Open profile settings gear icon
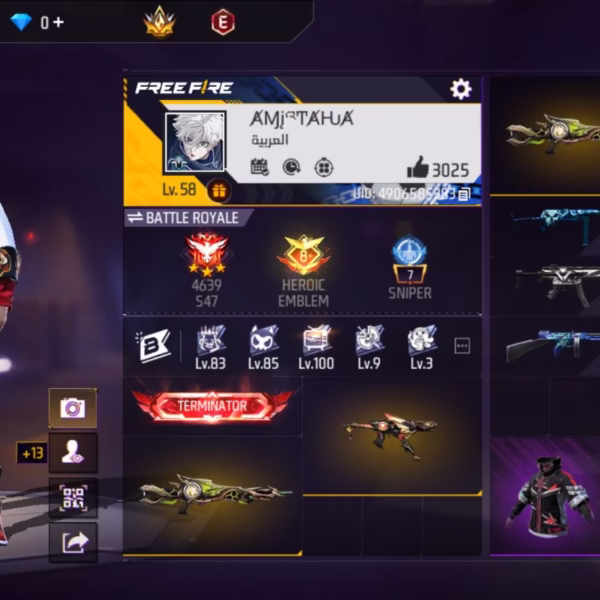The height and width of the screenshot is (600, 600). pos(460,89)
